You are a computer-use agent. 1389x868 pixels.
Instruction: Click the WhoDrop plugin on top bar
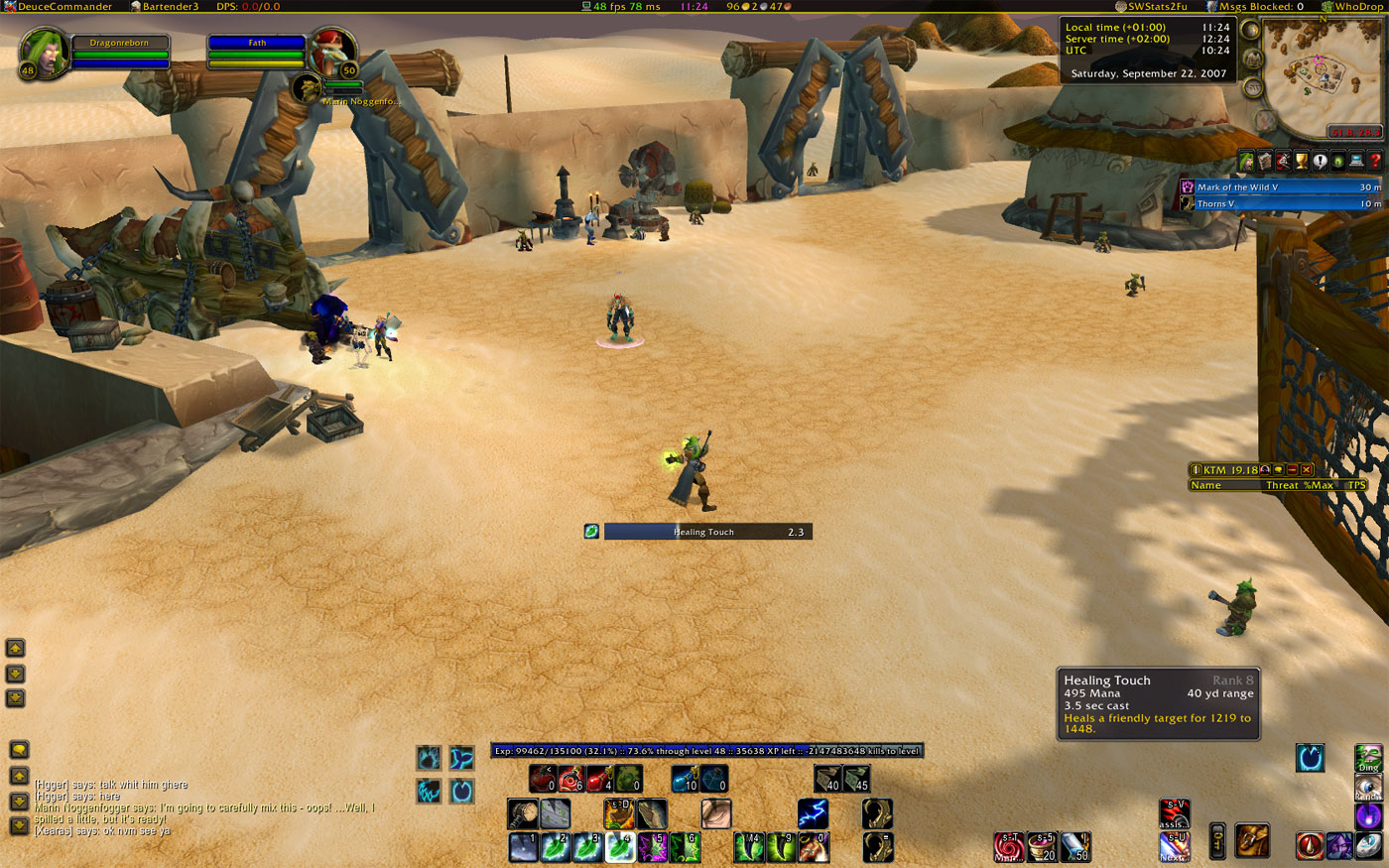pyautogui.click(x=1352, y=6)
